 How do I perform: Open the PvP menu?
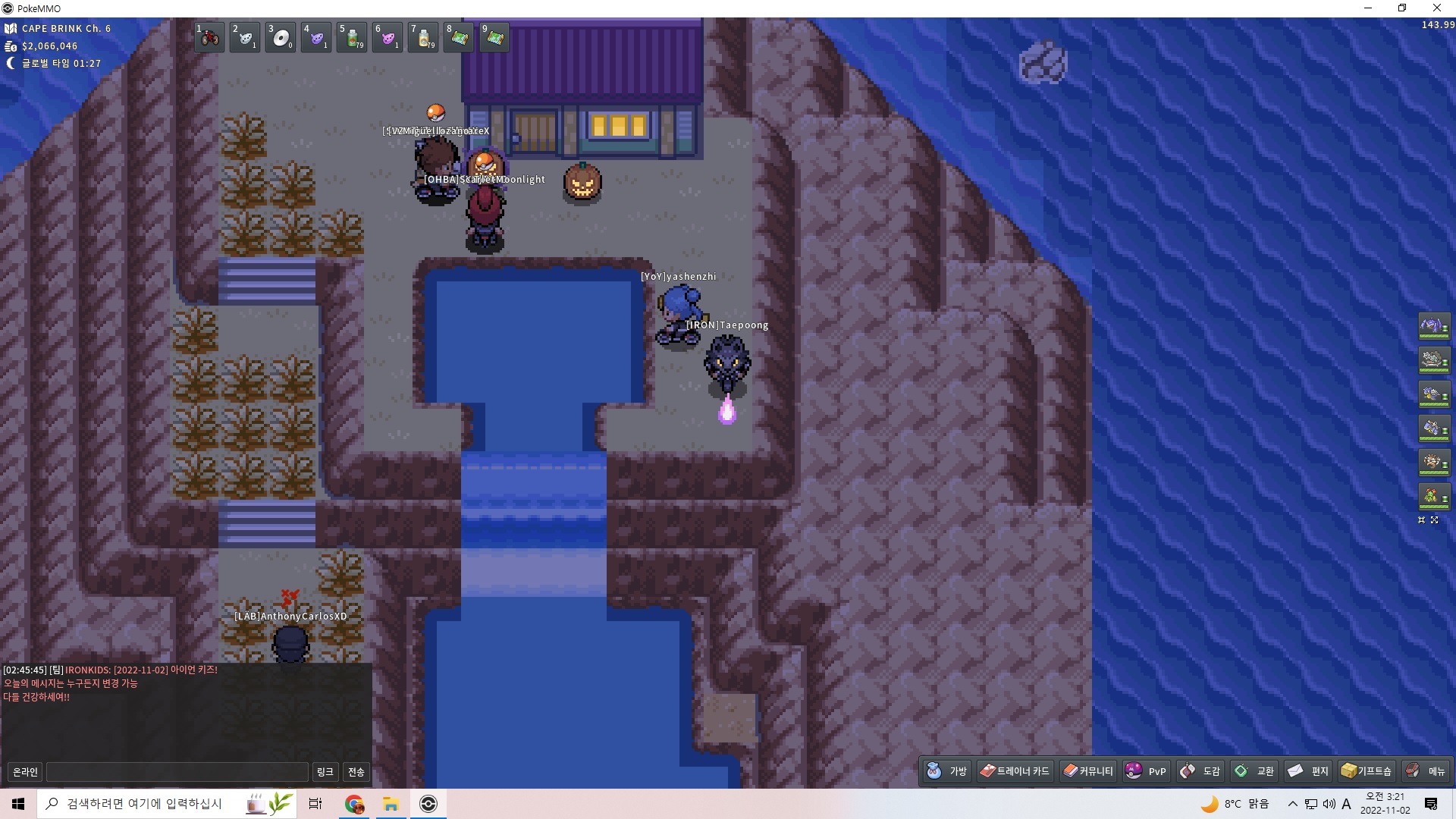tap(1146, 771)
